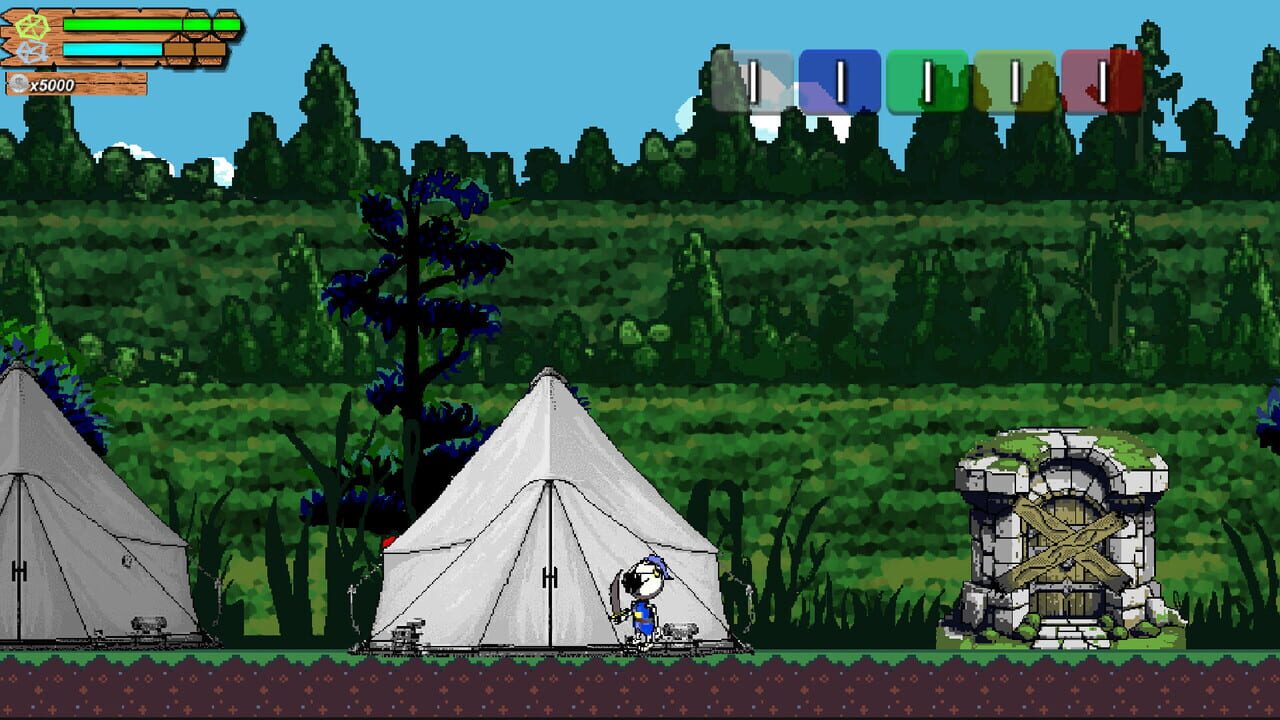The height and width of the screenshot is (720, 1280).
Task: Toggle the white marker in the blue slot
Action: [841, 80]
